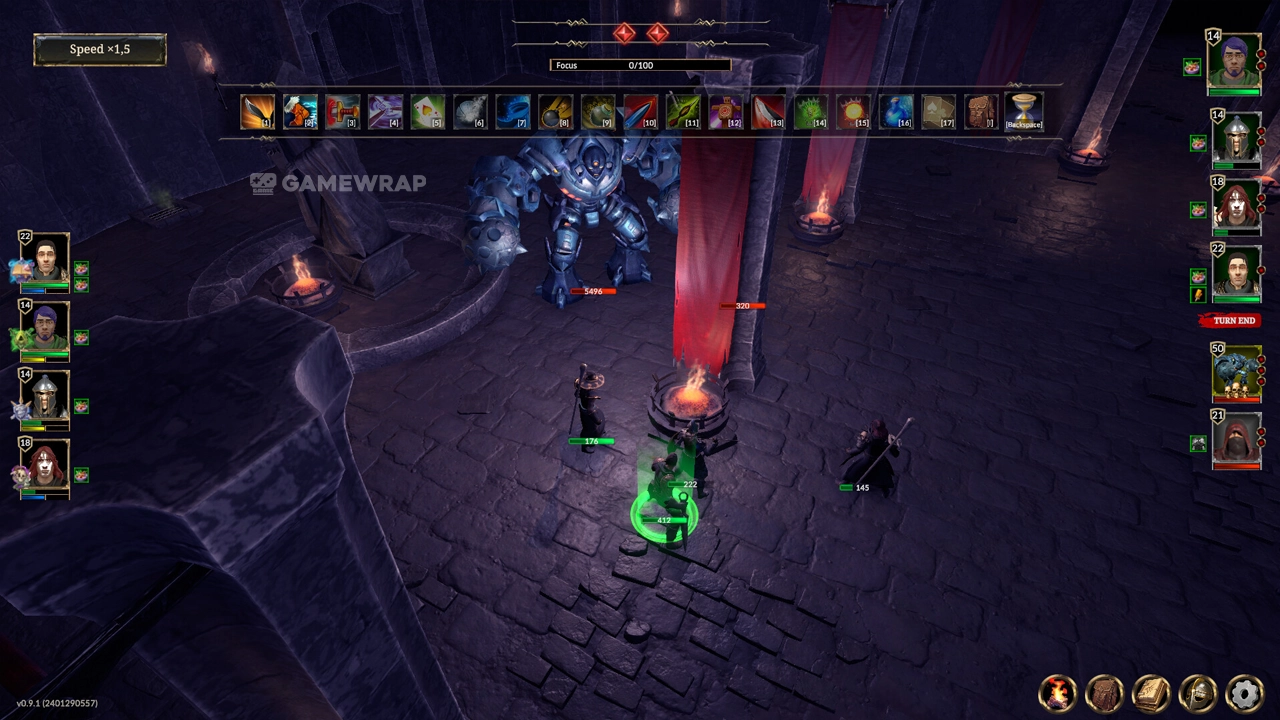Open the character sheet helmet icon
This screenshot has height=720, width=1280.
tap(1198, 692)
